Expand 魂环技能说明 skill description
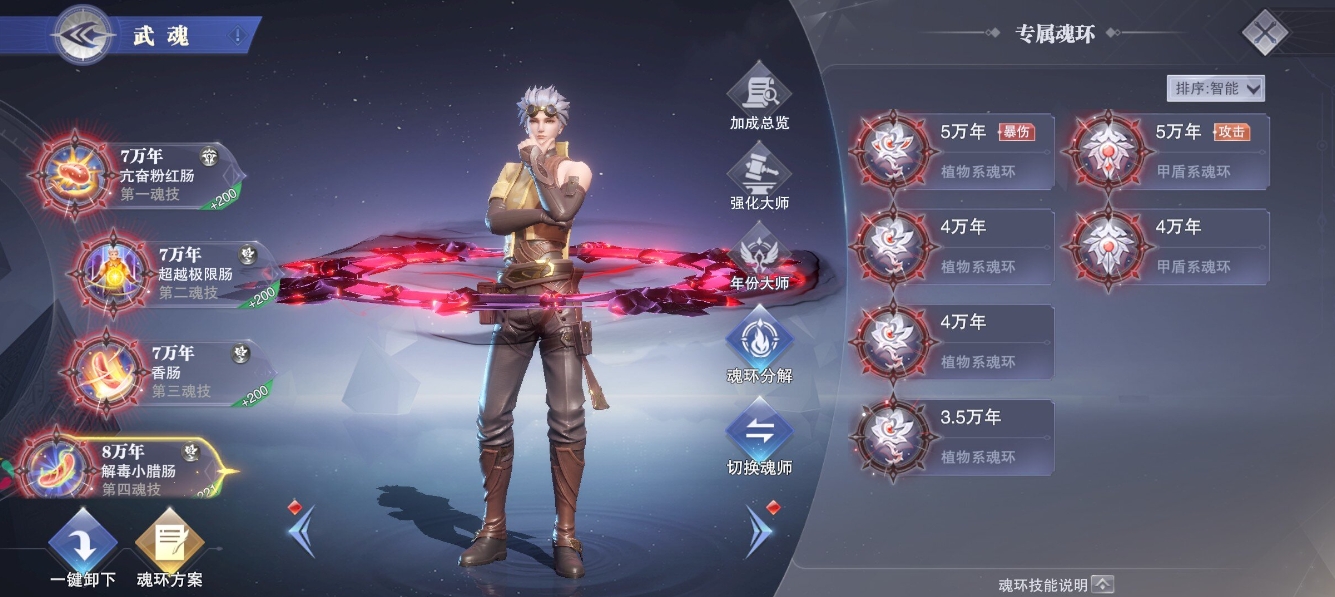 click(x=1055, y=584)
